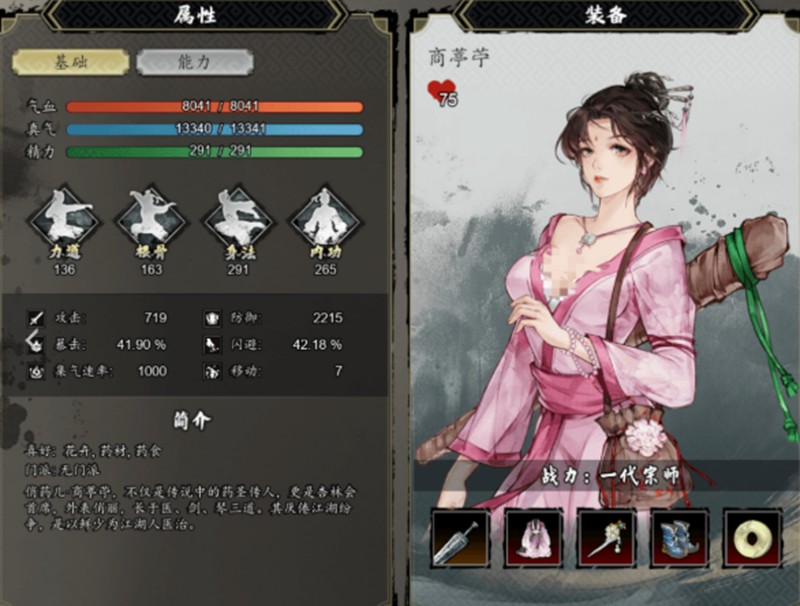This screenshot has height=606, width=800.
Task: Inspect the 内功 inner power attribute icon
Action: point(324,222)
